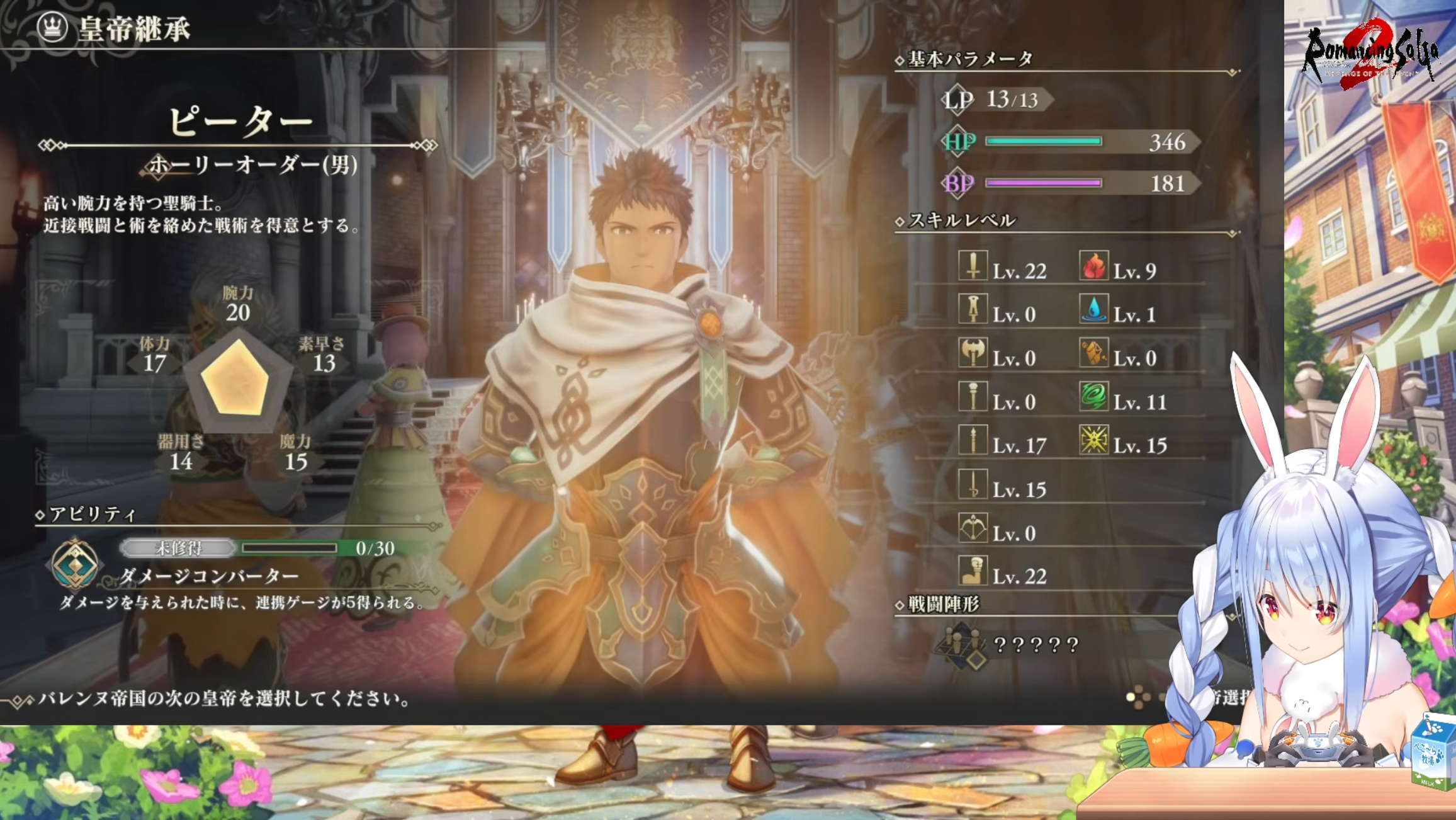Click the fire magic skill icon
The height and width of the screenshot is (820, 1456).
tap(1093, 266)
